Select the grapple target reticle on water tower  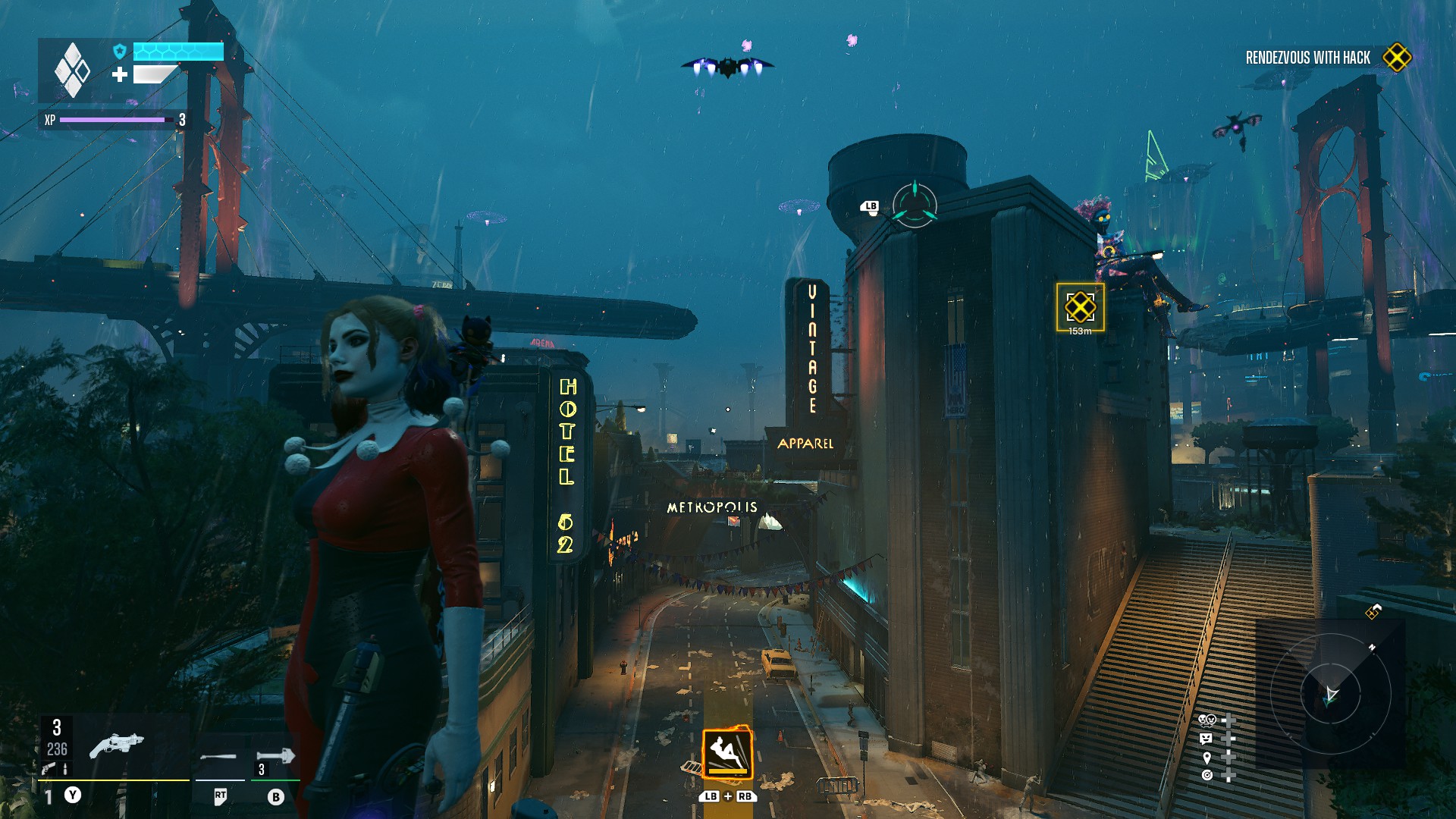click(x=915, y=205)
